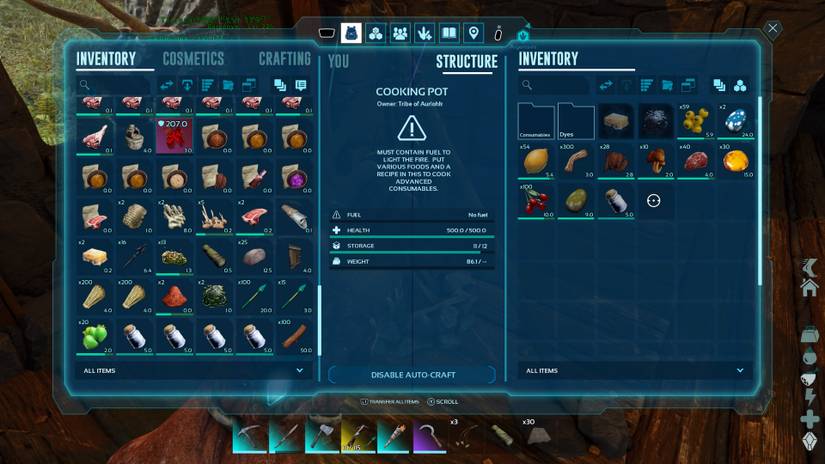This screenshot has height=464, width=825.
Task: Click the Disable Auto-Craft button
Action: 412,375
